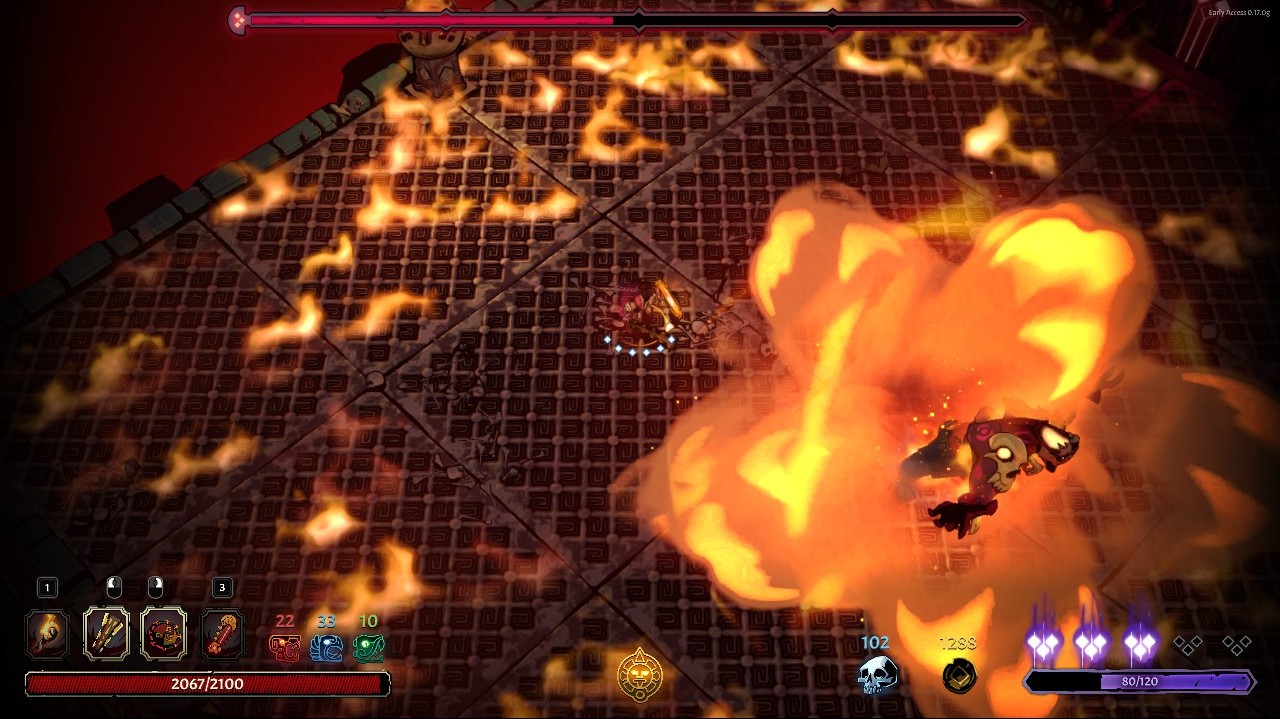Select the red round shield weapon slot
This screenshot has width=1280, height=719.
163,633
